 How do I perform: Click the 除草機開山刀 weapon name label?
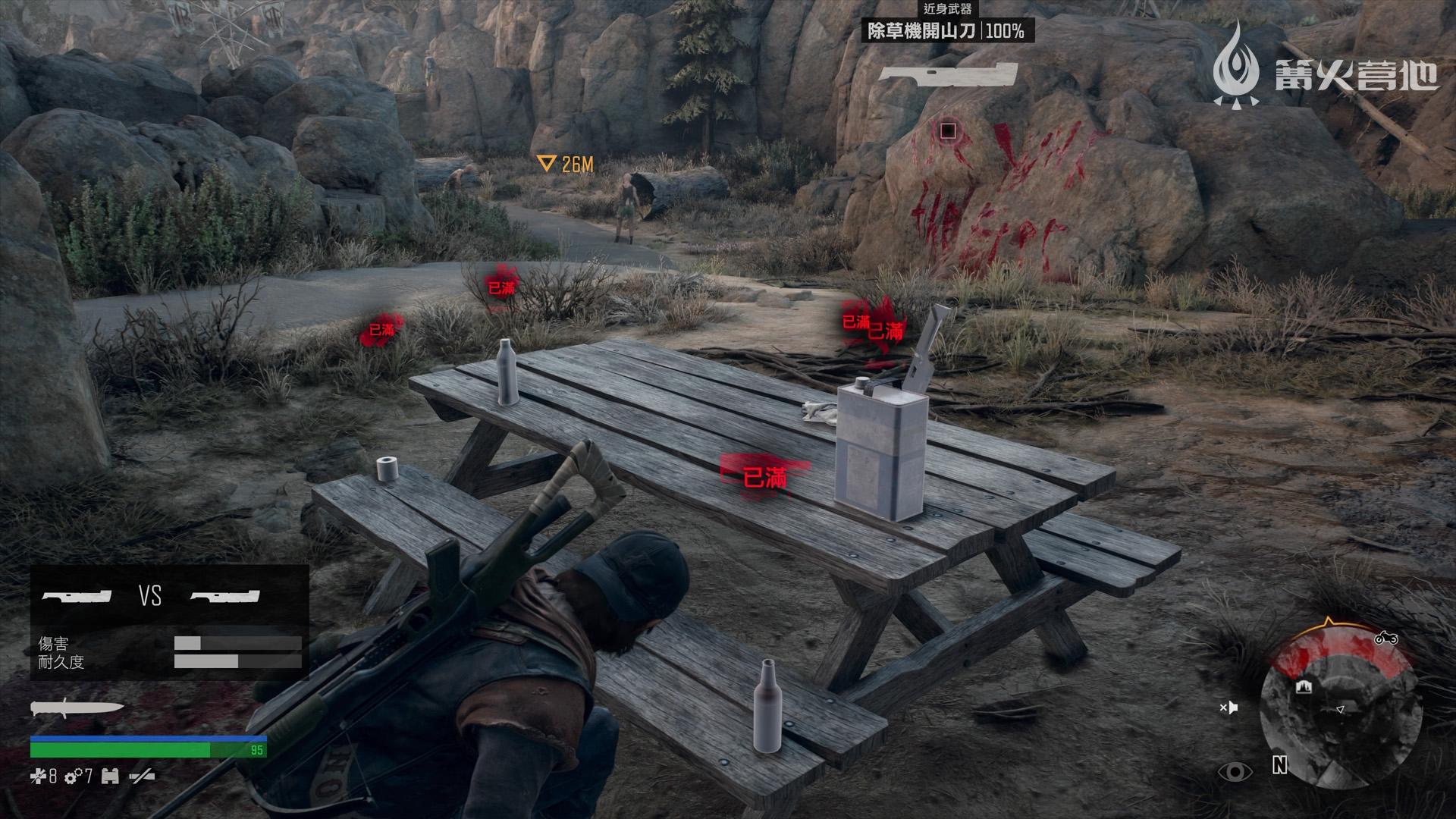tap(921, 31)
